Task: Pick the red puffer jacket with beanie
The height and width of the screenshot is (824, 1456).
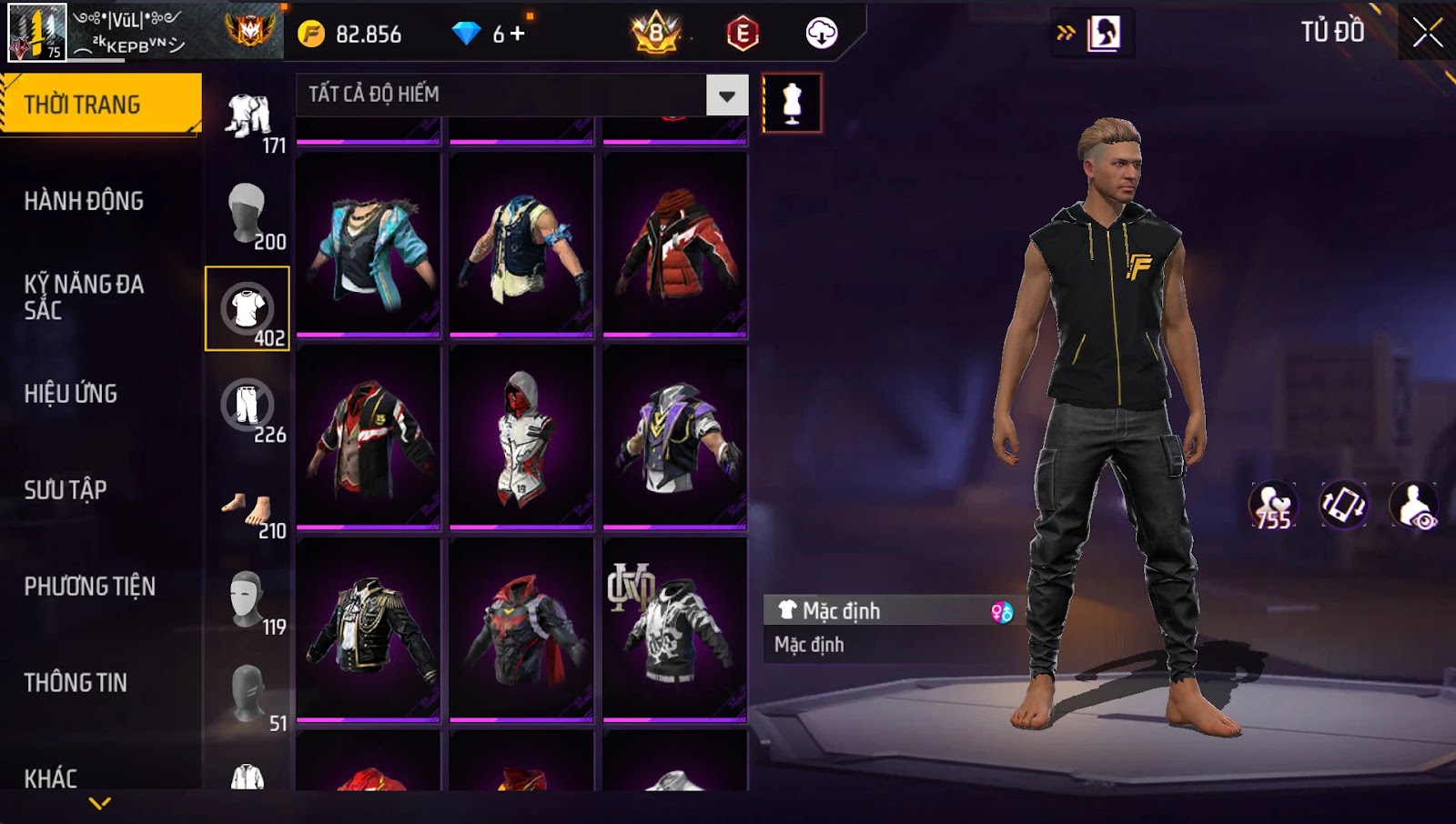Action: tap(675, 246)
